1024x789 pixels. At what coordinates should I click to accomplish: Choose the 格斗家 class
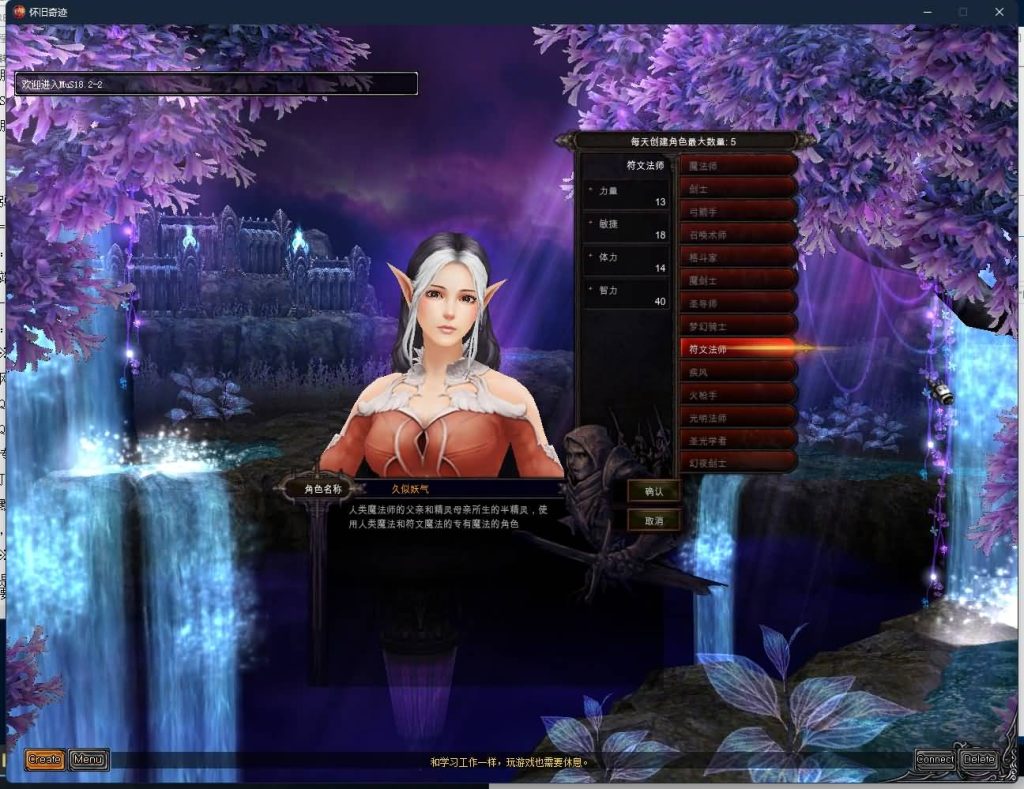click(738, 257)
